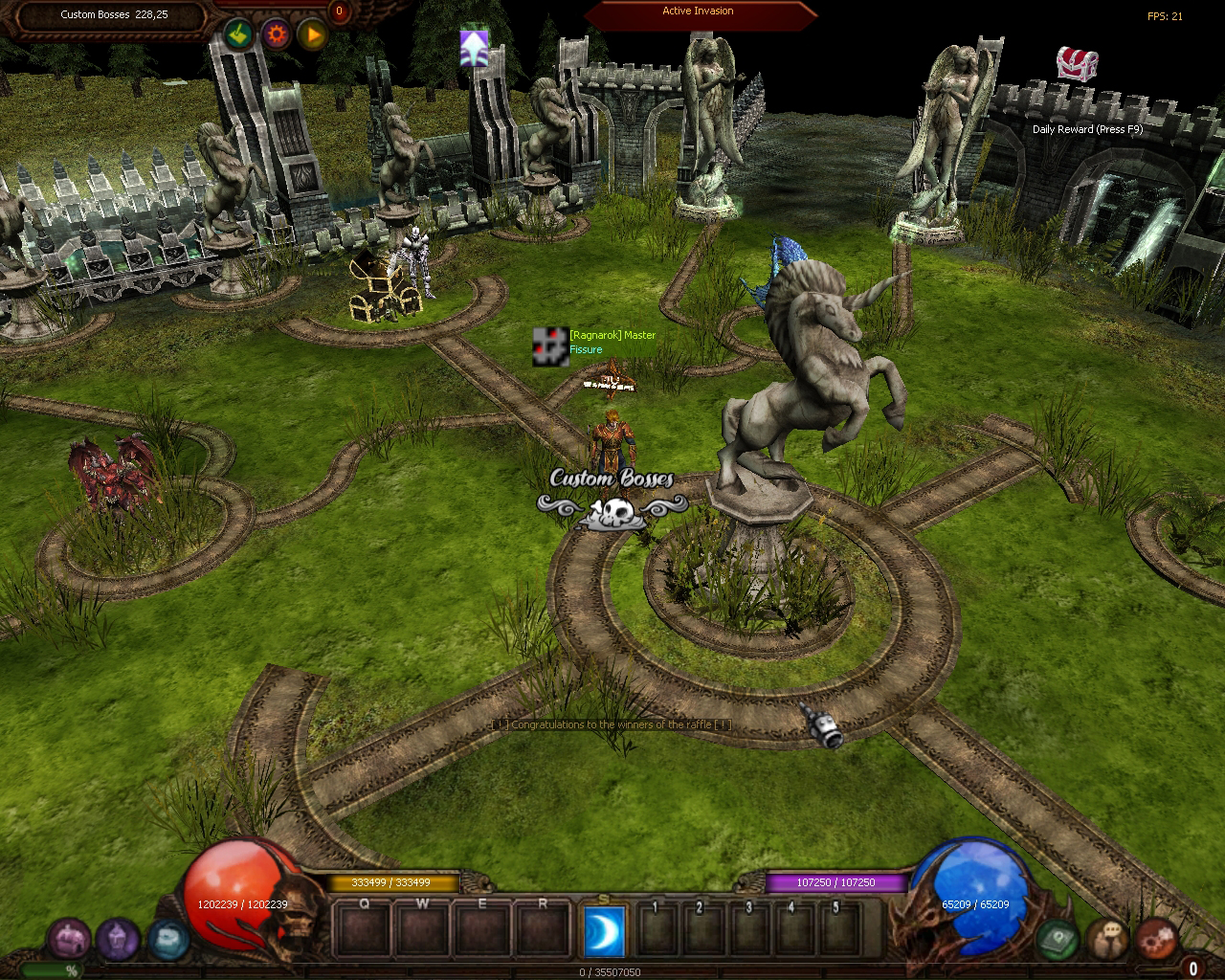
Task: Open the green quest book icon
Action: (x=1058, y=939)
